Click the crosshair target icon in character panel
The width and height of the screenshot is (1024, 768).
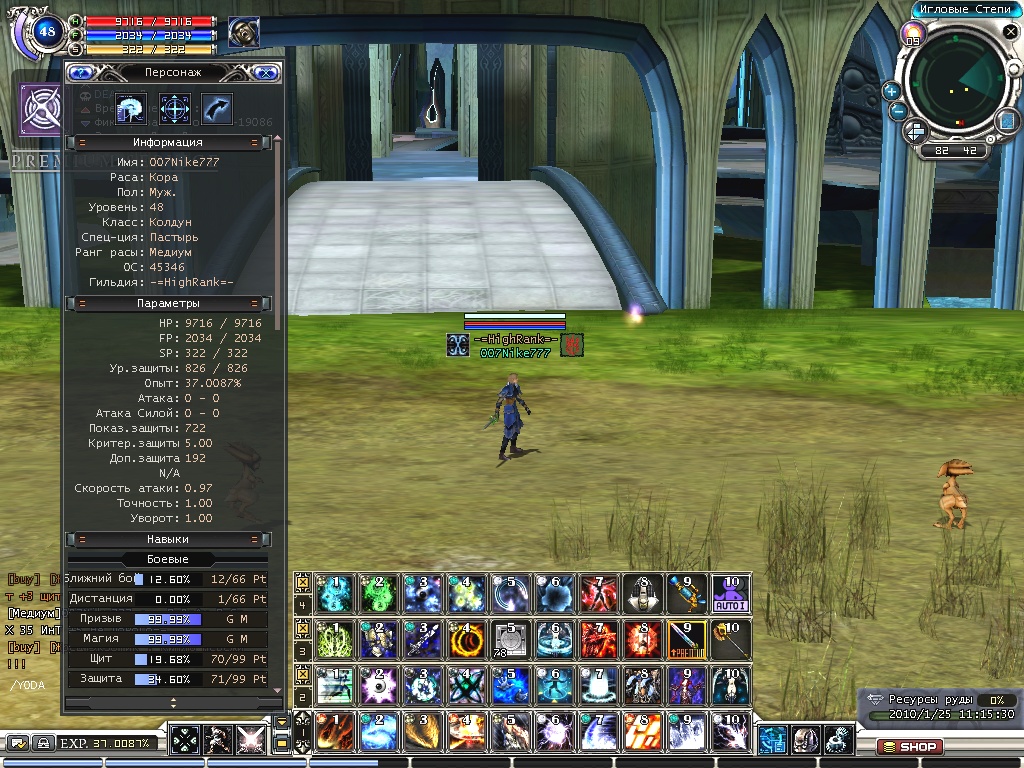pyautogui.click(x=175, y=108)
